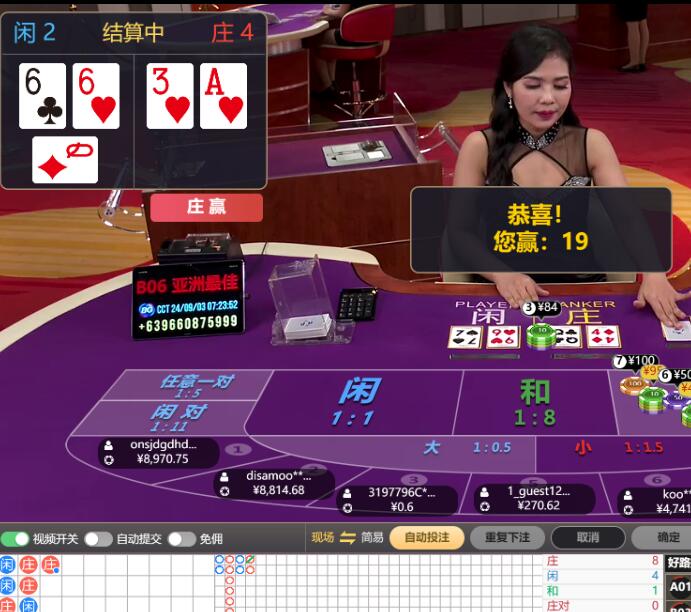The image size is (691, 612).
Task: Click 重复下注 to repeat the bet
Action: 507,538
